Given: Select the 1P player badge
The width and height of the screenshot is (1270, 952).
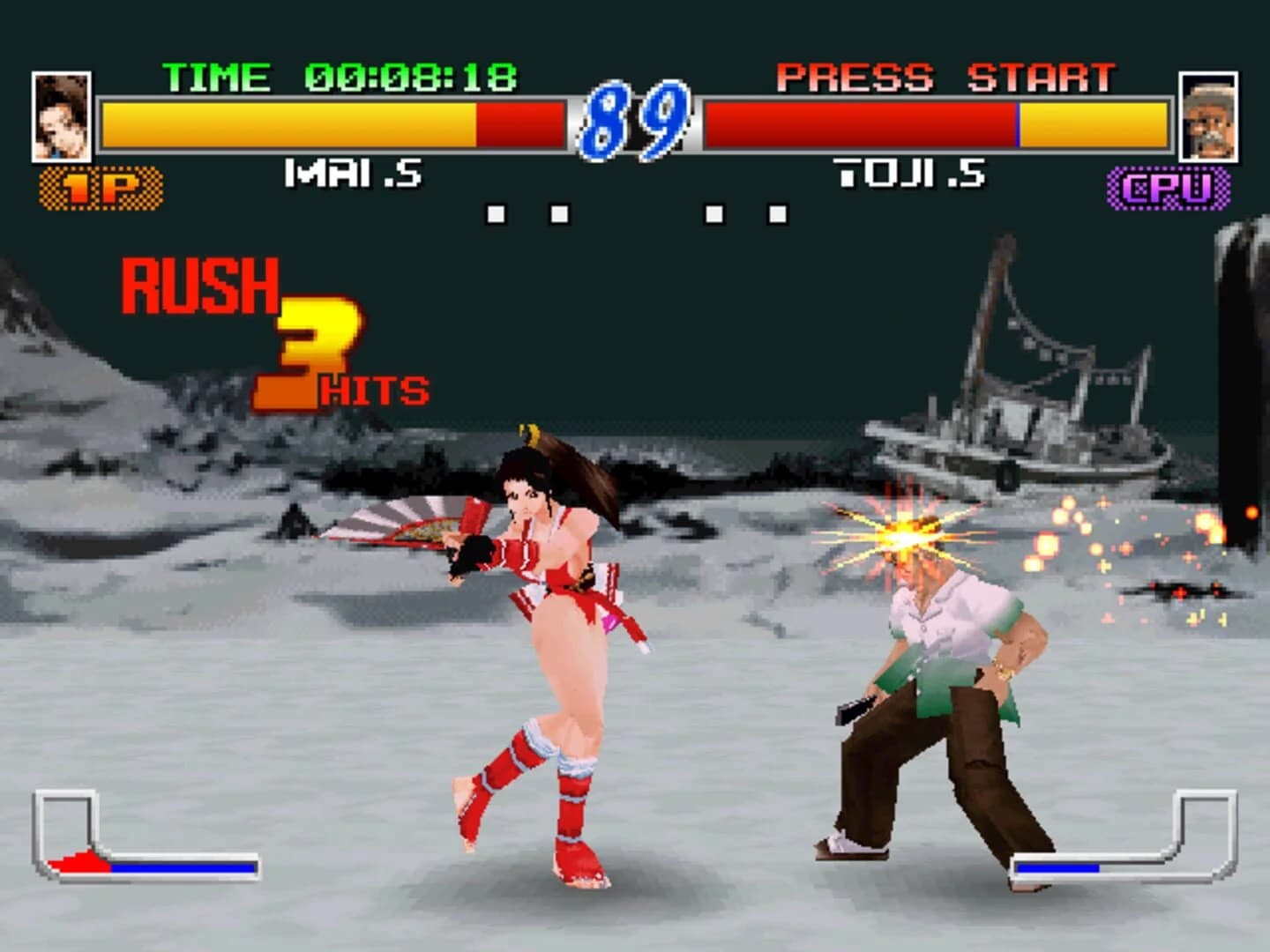Looking at the screenshot, I should coord(100,185).
